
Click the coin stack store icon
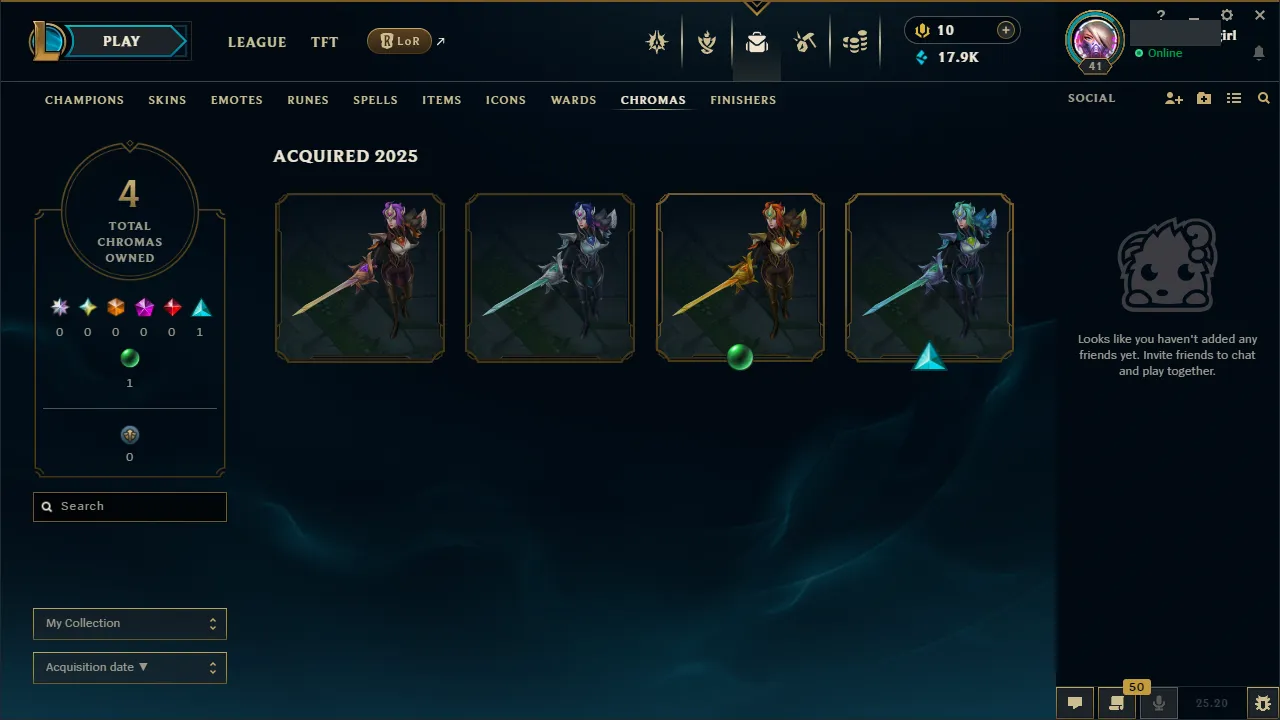click(855, 42)
